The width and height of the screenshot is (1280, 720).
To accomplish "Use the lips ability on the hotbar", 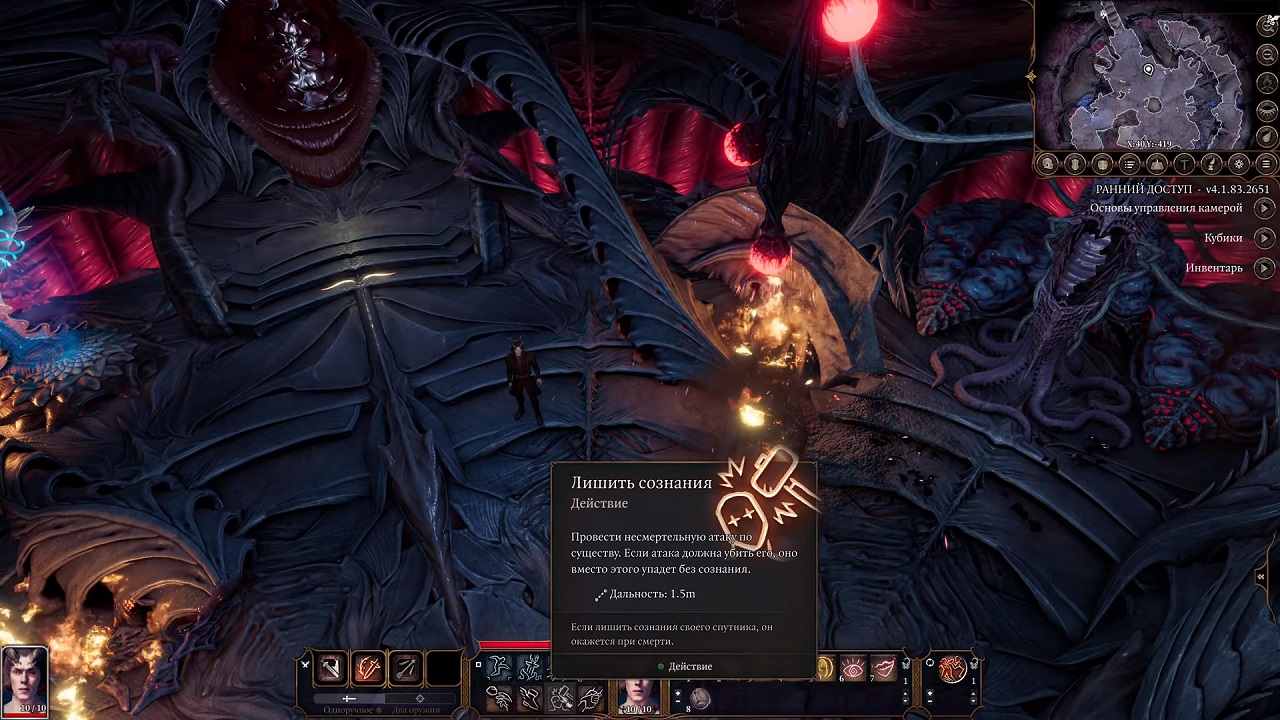I will pos(883,667).
